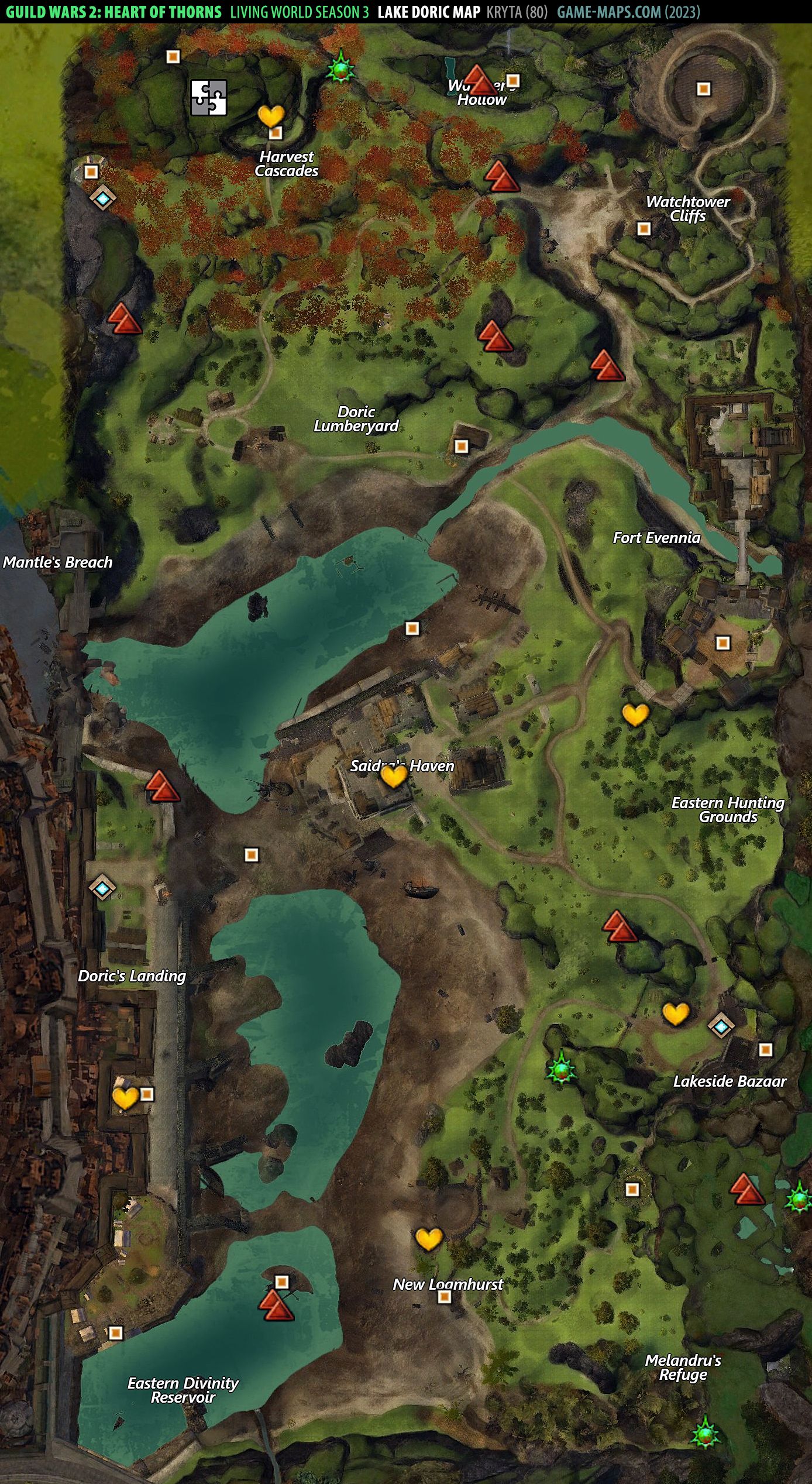The height and width of the screenshot is (1484, 812).
Task: Select the heart marker above New Loamhurst
Action: click(x=428, y=1239)
